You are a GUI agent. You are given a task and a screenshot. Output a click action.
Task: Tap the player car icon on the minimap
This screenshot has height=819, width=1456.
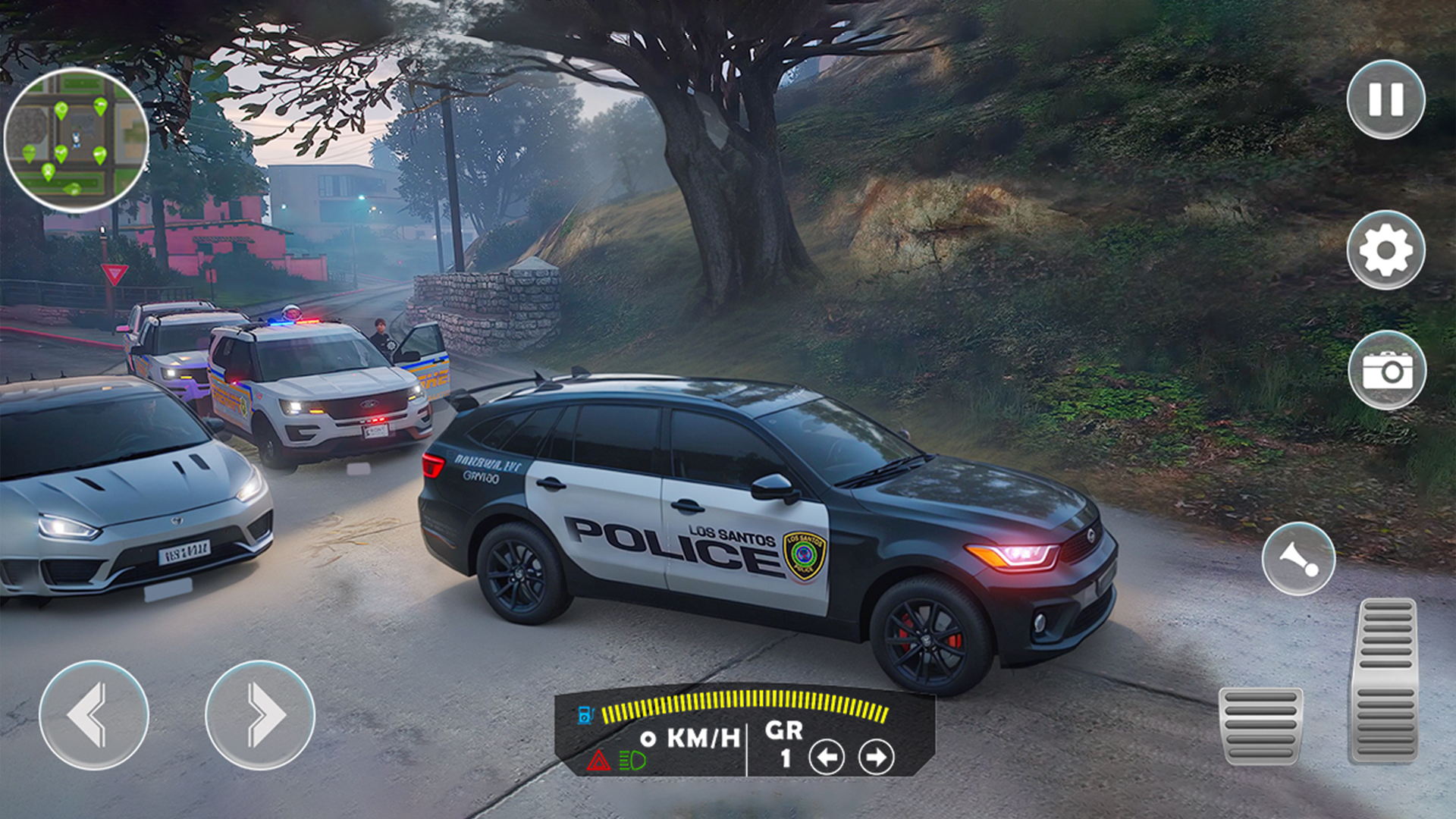click(x=76, y=140)
